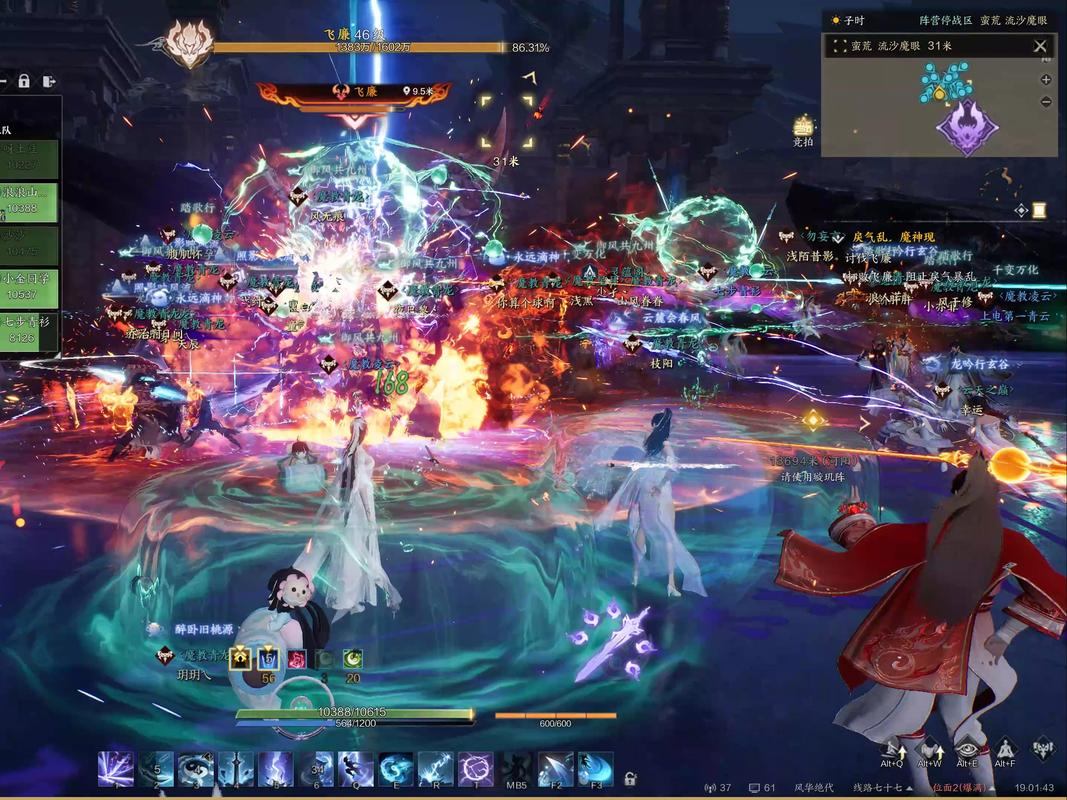1067x800 pixels.
Task: Close the 蛮荒 流沙魔眼 tracking bar
Action: (1040, 46)
